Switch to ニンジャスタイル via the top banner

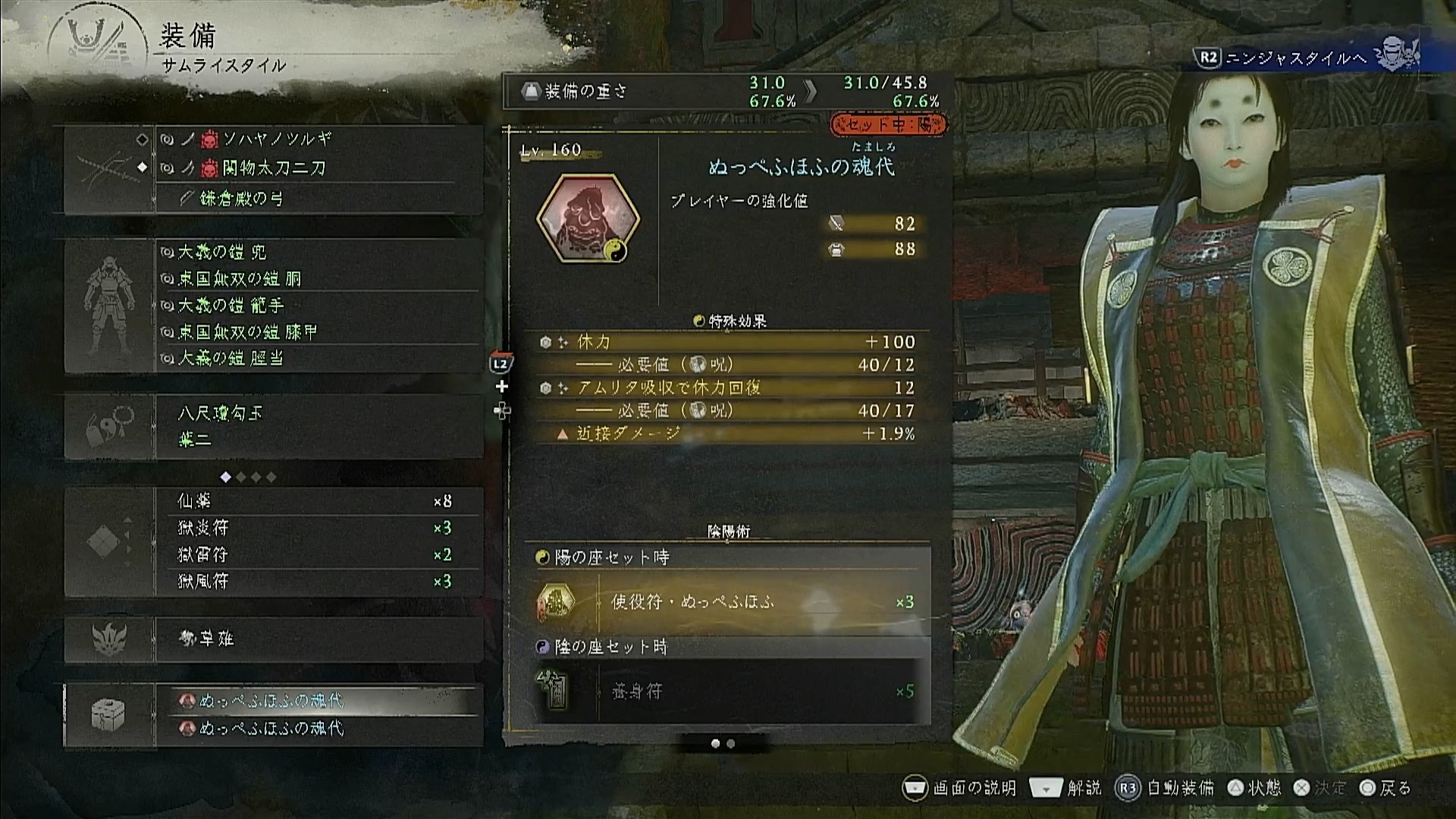1306,58
